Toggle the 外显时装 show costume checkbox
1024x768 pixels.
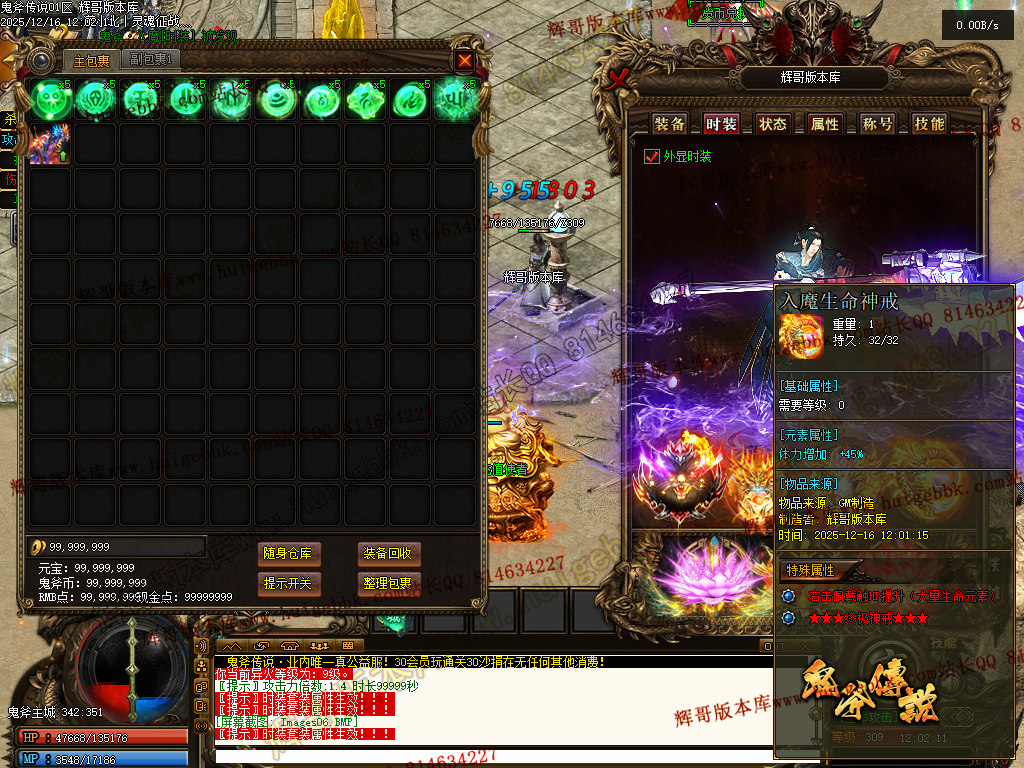click(x=652, y=157)
